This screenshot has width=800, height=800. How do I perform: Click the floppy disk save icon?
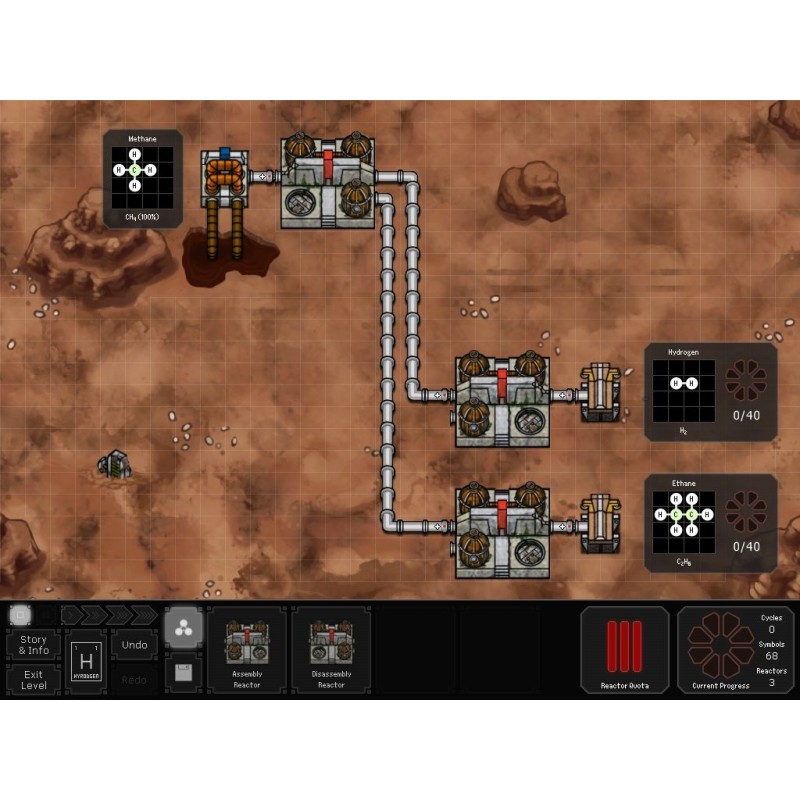(183, 672)
